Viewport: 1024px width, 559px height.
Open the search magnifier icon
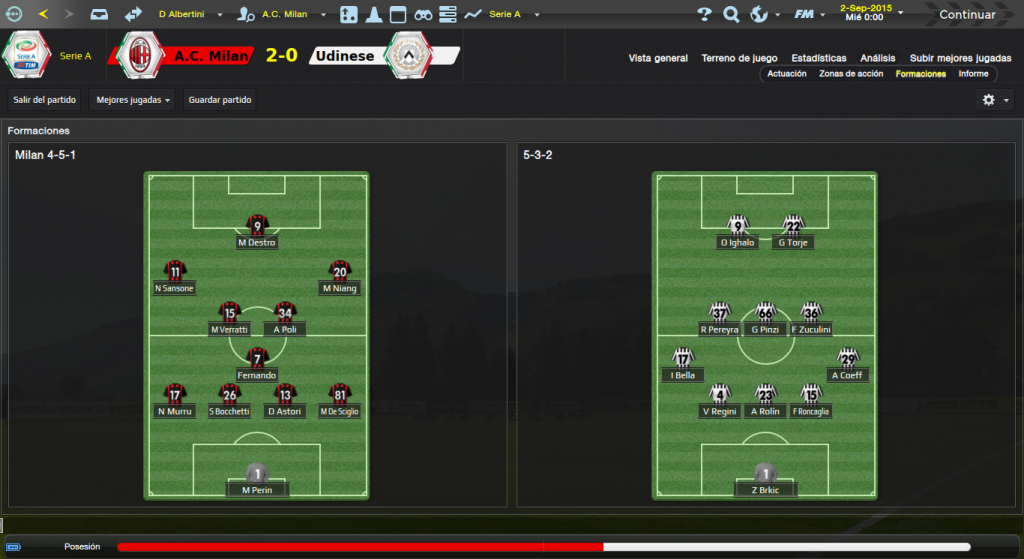[731, 14]
